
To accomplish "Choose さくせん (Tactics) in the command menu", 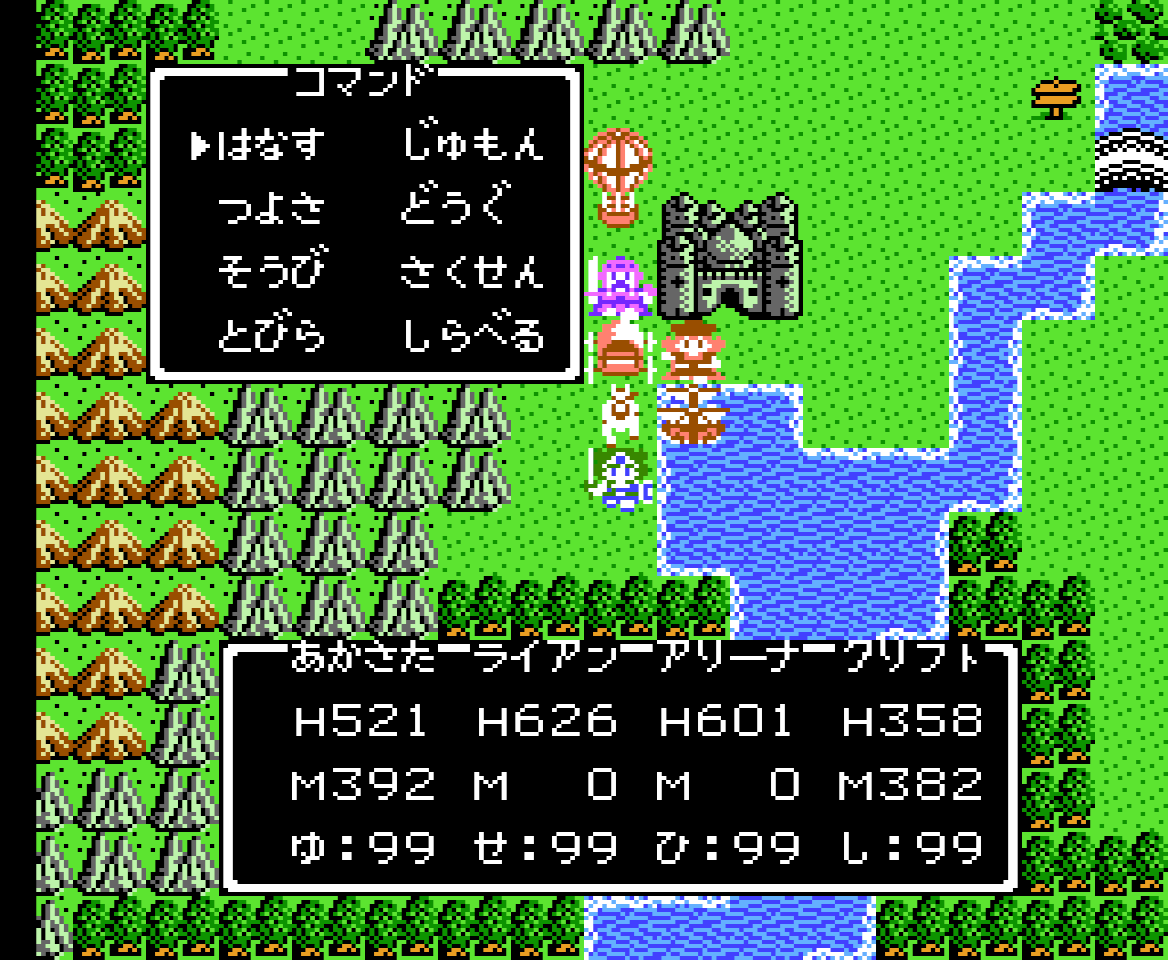I will tap(473, 272).
